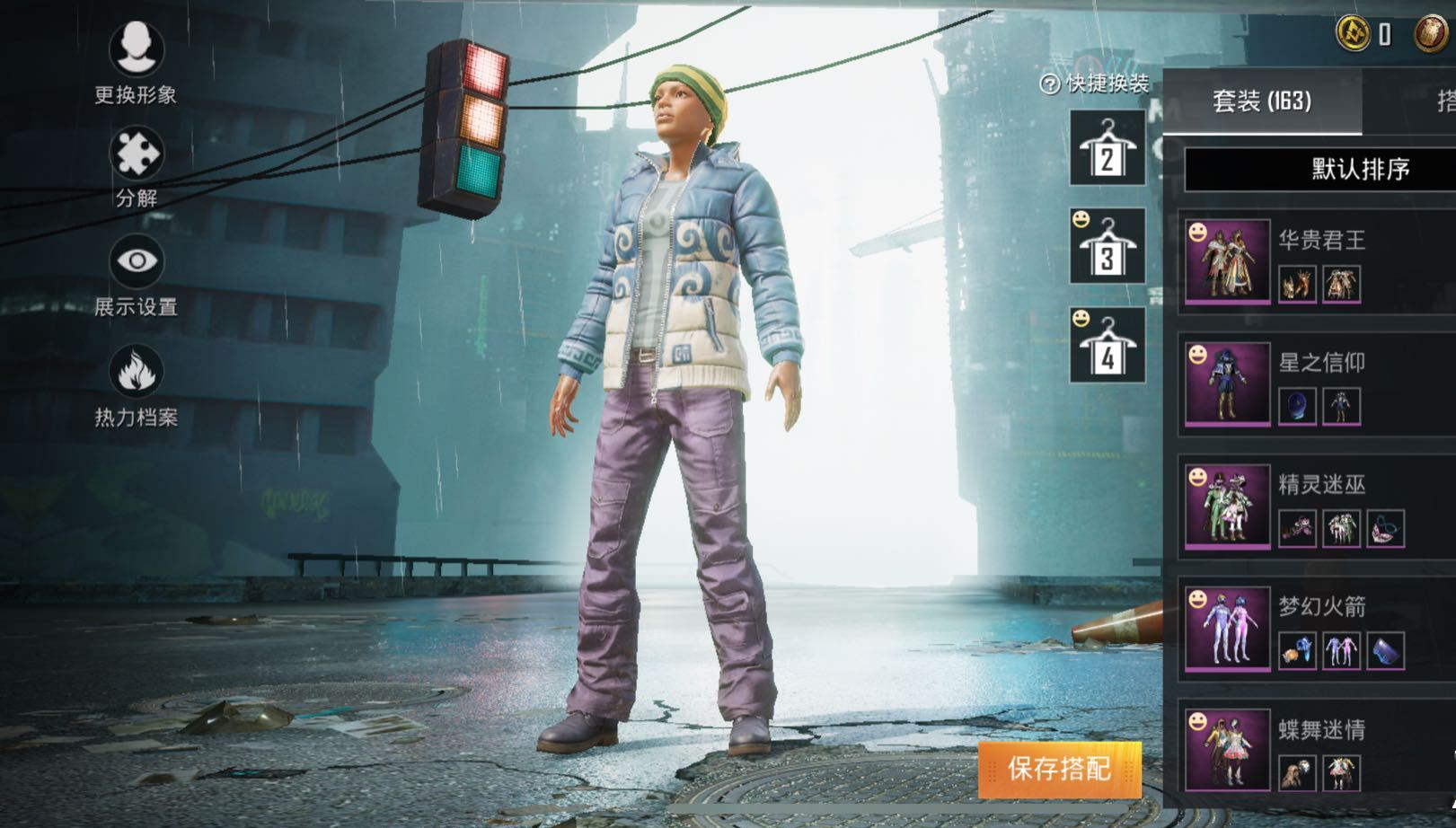Switch to the 套装 (163) tab
1456x828 pixels.
[x=1261, y=101]
